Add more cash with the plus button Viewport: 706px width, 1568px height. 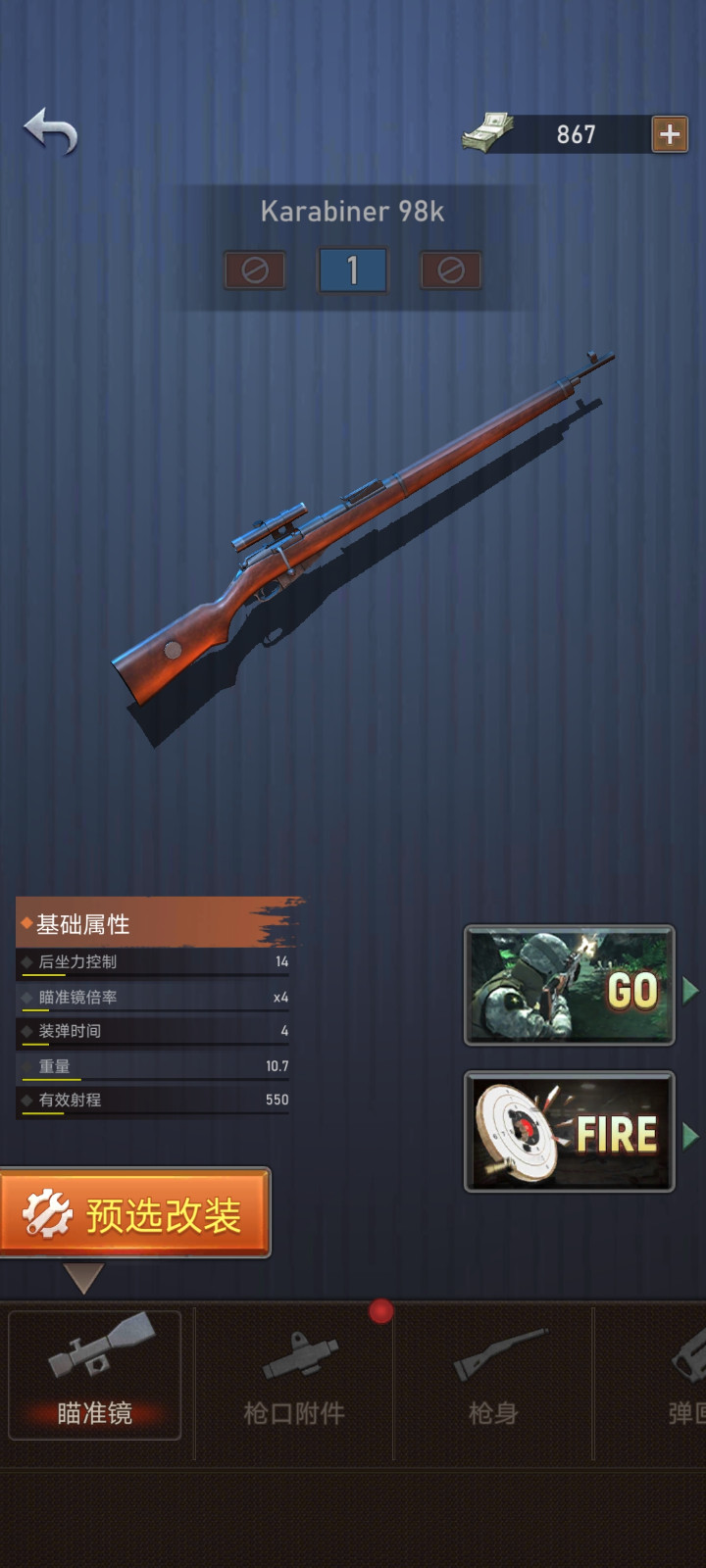670,134
